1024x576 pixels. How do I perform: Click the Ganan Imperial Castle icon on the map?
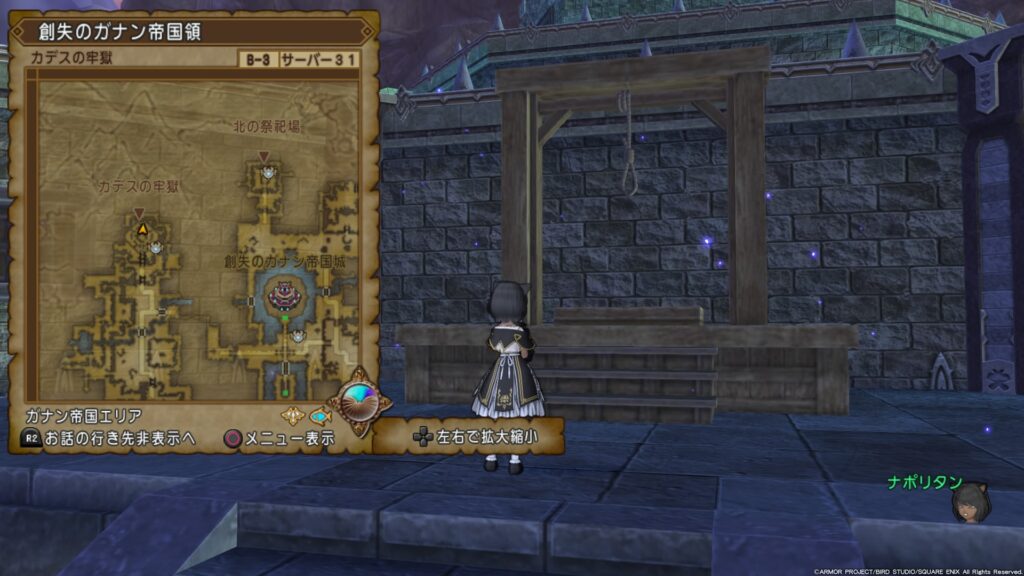pyautogui.click(x=284, y=295)
